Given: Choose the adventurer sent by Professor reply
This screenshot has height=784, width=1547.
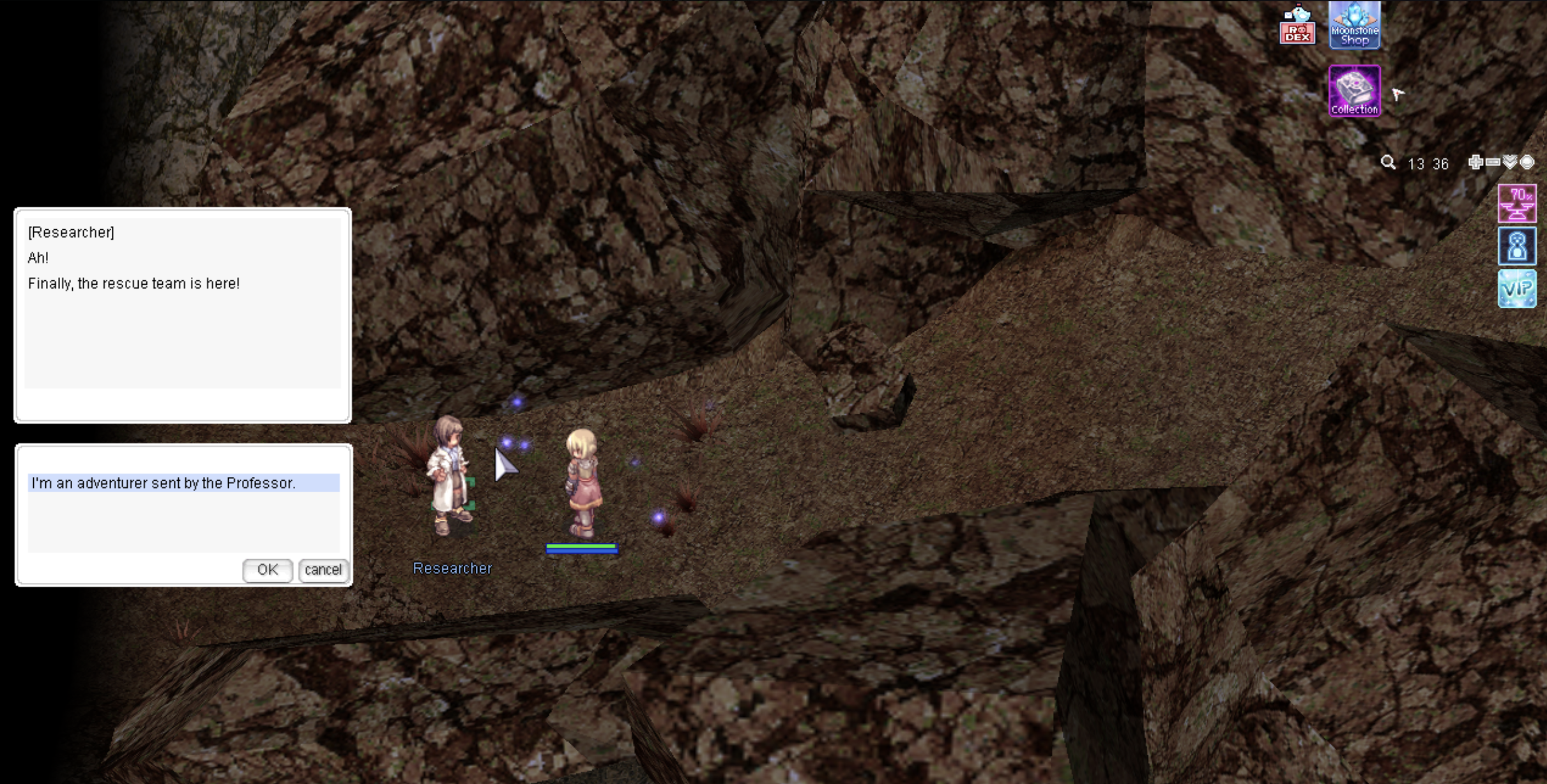Looking at the screenshot, I should (183, 483).
